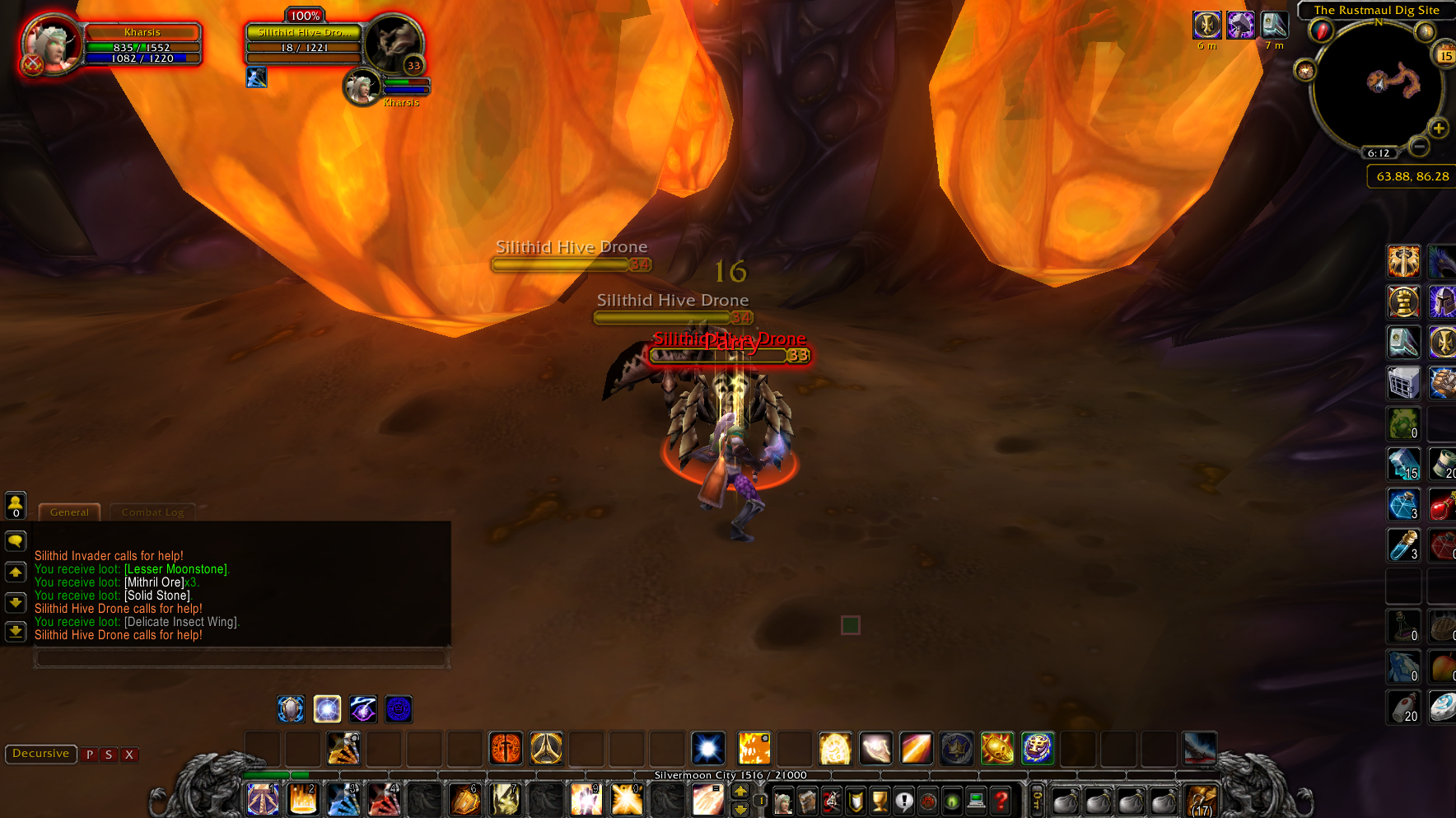Switch to the Combat Log tab
1456x818 pixels.
click(152, 512)
